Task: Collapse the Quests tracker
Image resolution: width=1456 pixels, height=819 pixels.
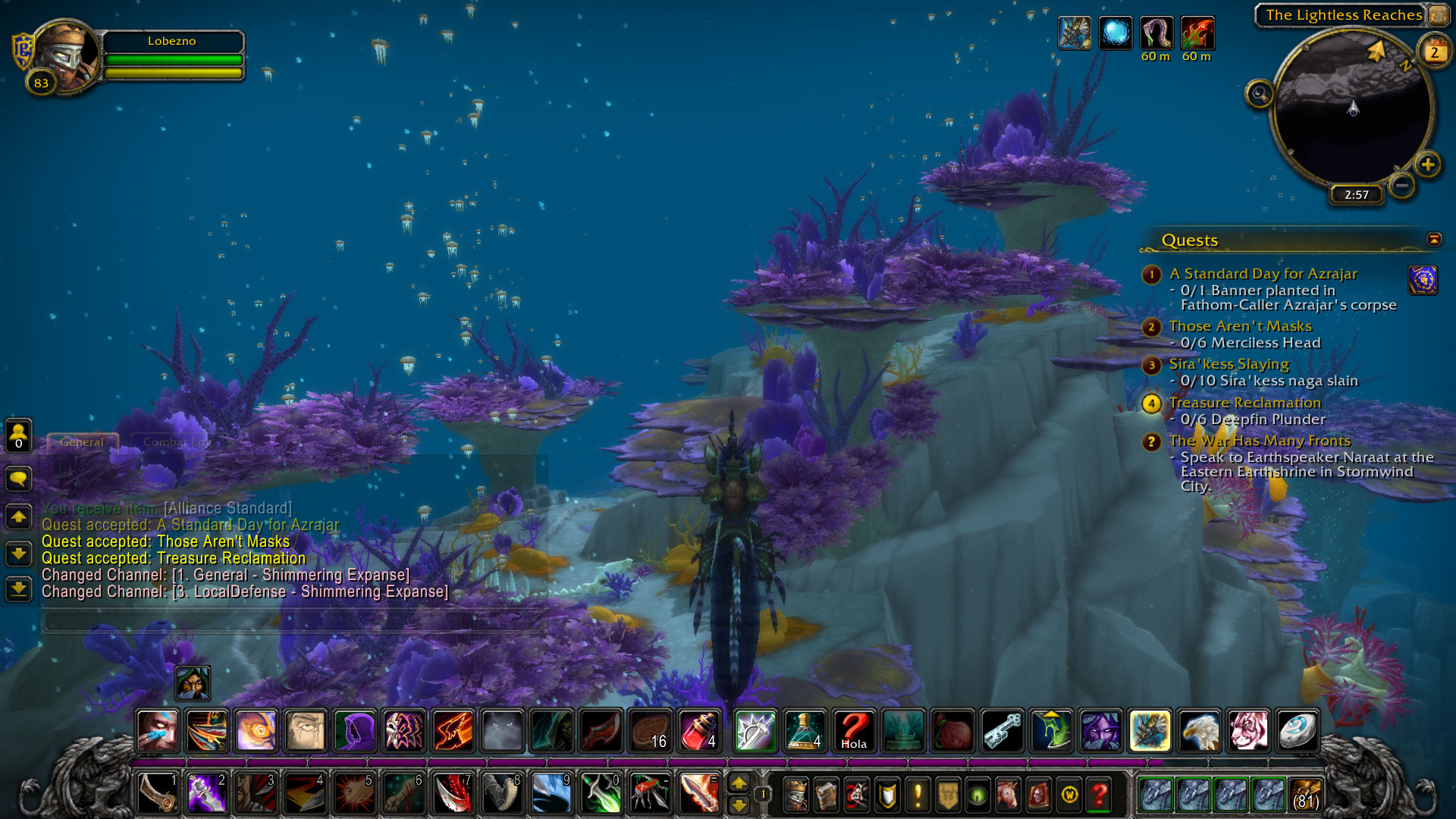Action: pyautogui.click(x=1434, y=240)
